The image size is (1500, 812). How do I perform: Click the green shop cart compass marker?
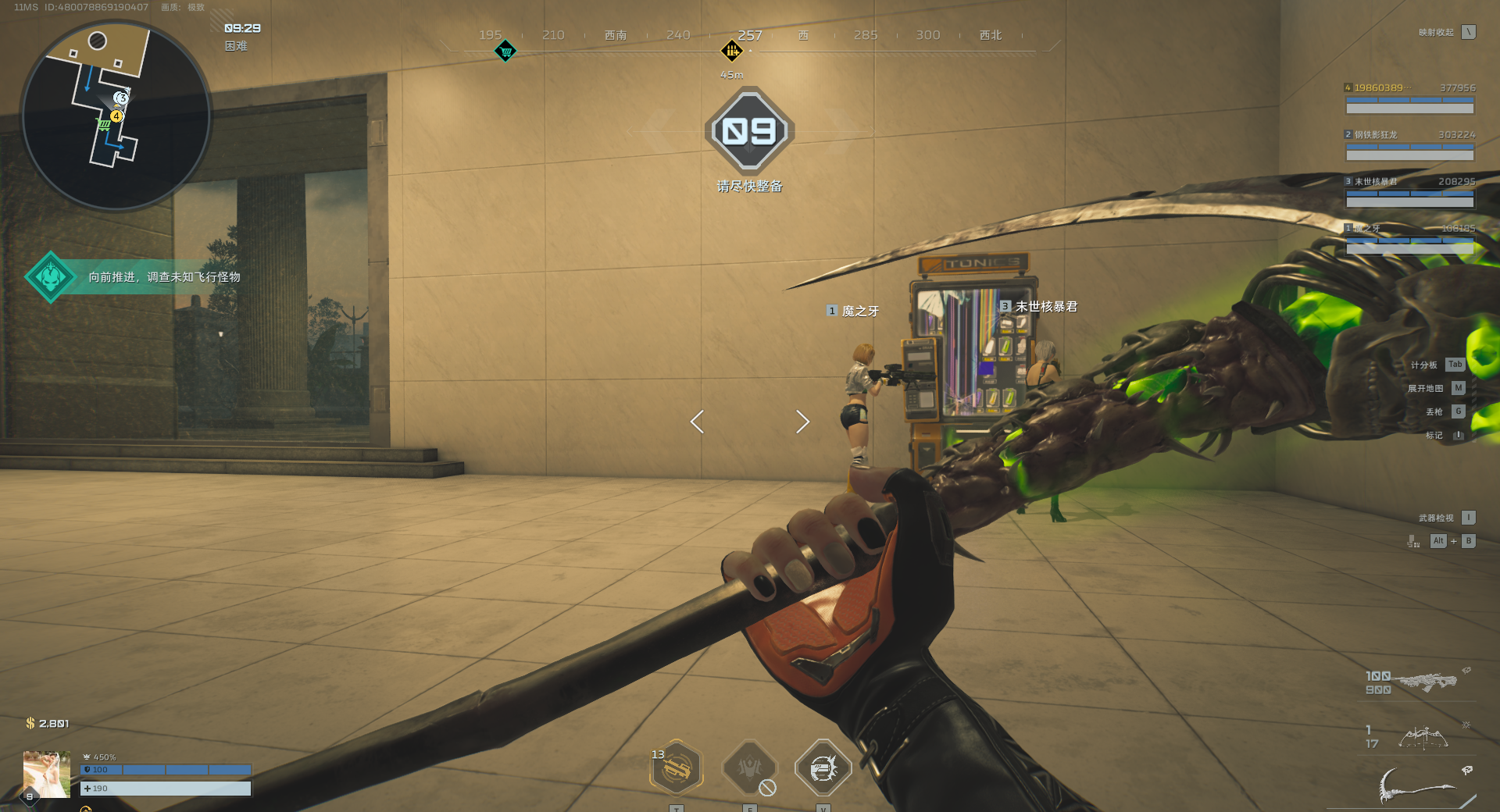click(x=505, y=52)
